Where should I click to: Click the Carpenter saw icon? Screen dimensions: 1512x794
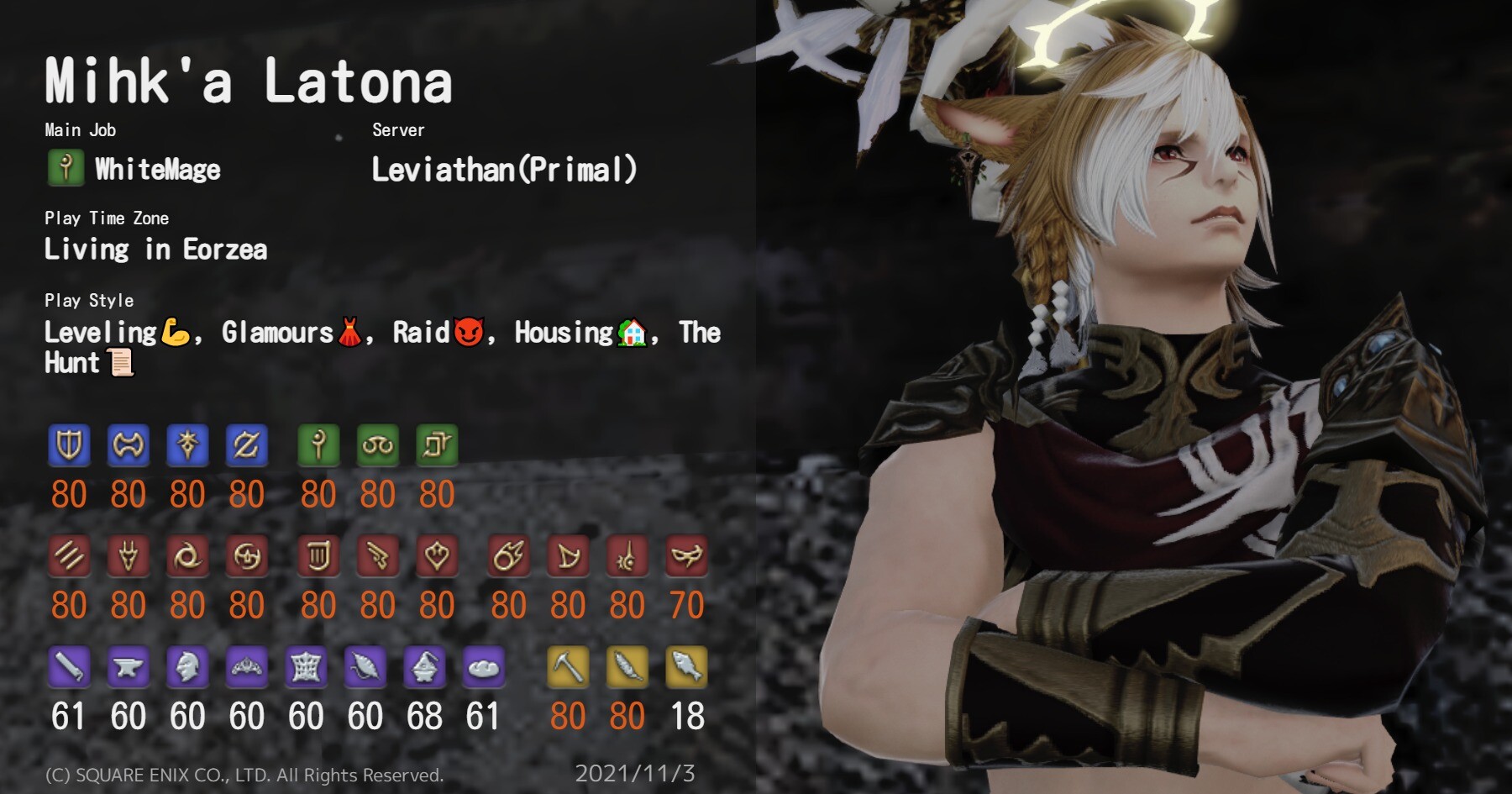click(x=69, y=668)
